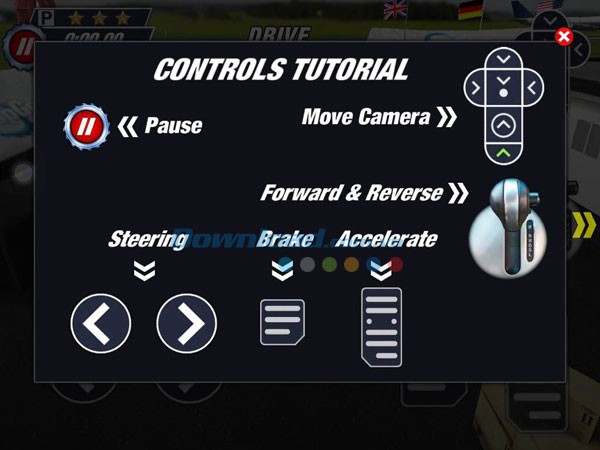Click the camera pad's left-side arrow
Viewport: 600px width, 450px height.
476,89
